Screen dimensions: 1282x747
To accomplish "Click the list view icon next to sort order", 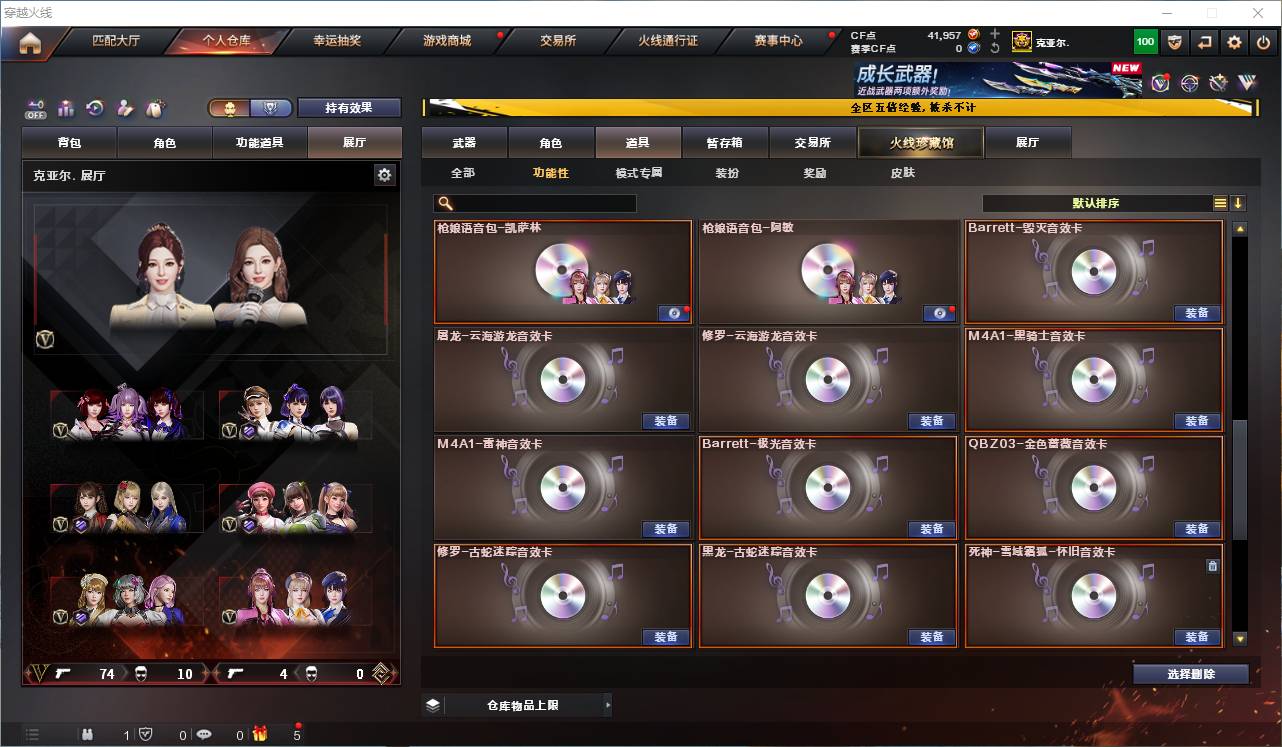I will (1220, 202).
